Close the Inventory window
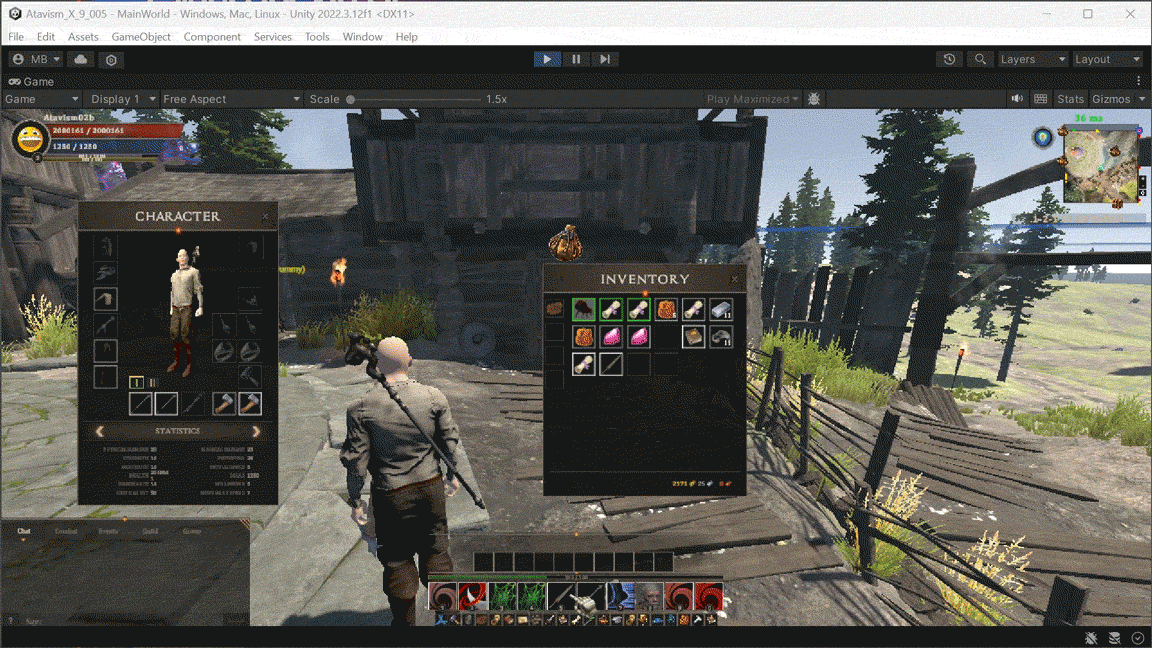This screenshot has width=1152, height=648. 735,279
